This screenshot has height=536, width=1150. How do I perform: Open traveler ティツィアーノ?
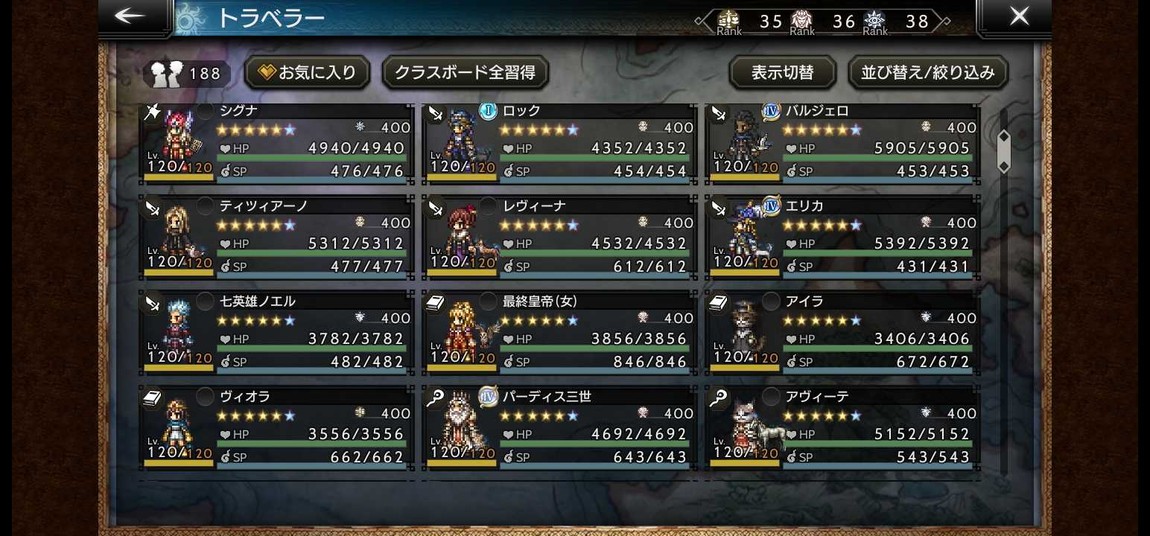pyautogui.click(x=277, y=239)
